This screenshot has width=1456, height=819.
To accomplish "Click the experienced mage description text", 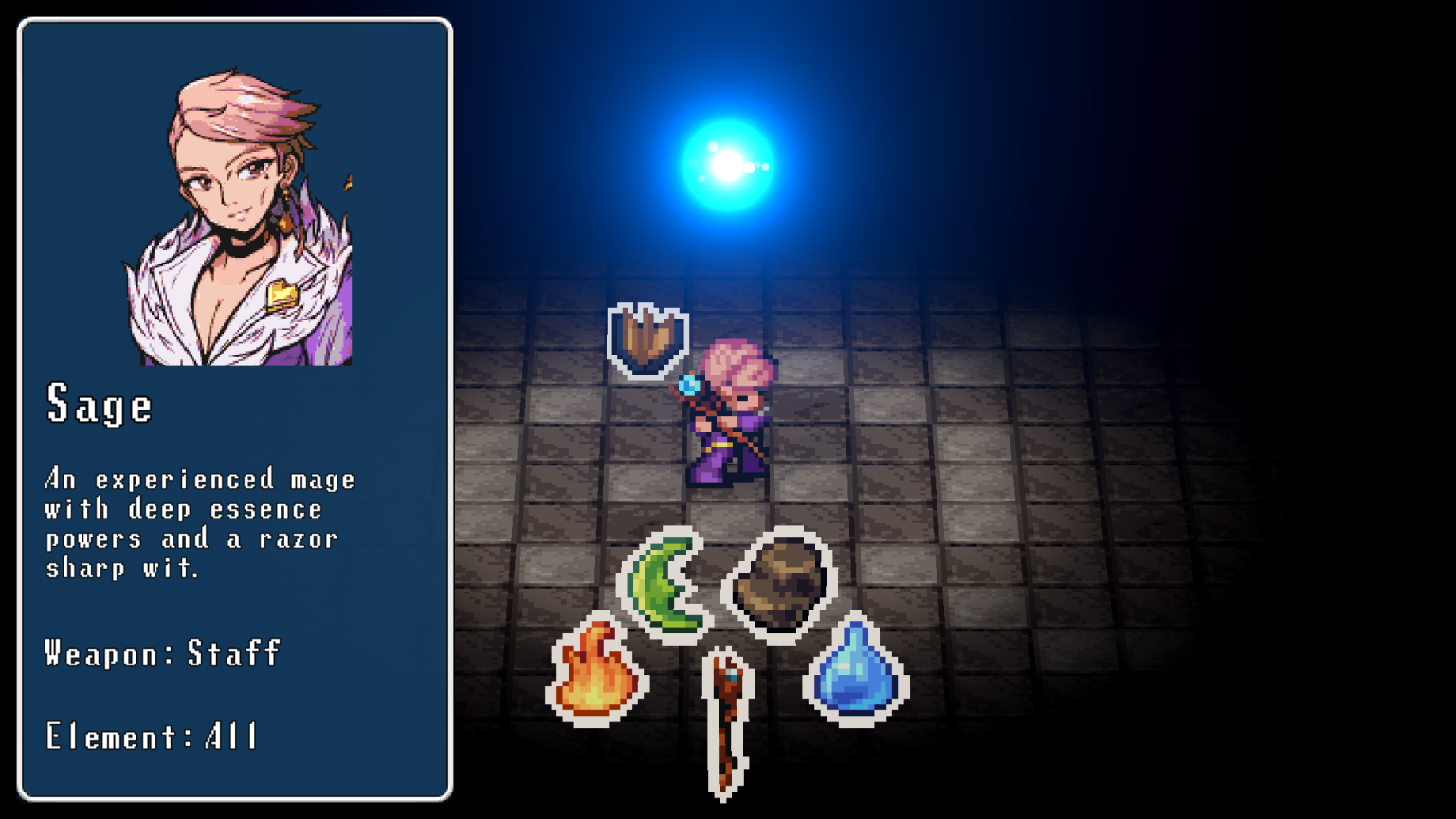I will (199, 523).
